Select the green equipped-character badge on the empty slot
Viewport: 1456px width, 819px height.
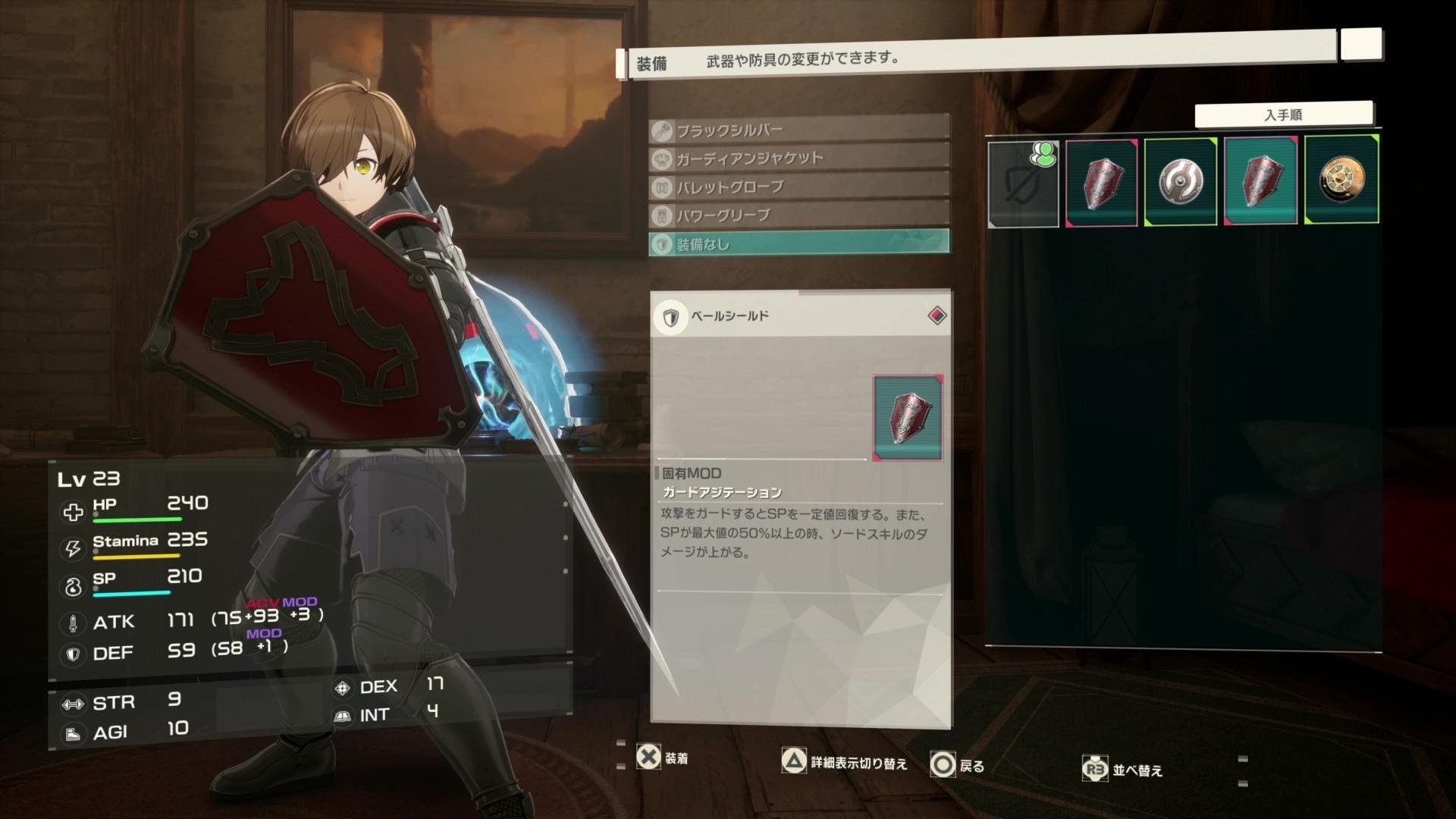[x=1044, y=155]
